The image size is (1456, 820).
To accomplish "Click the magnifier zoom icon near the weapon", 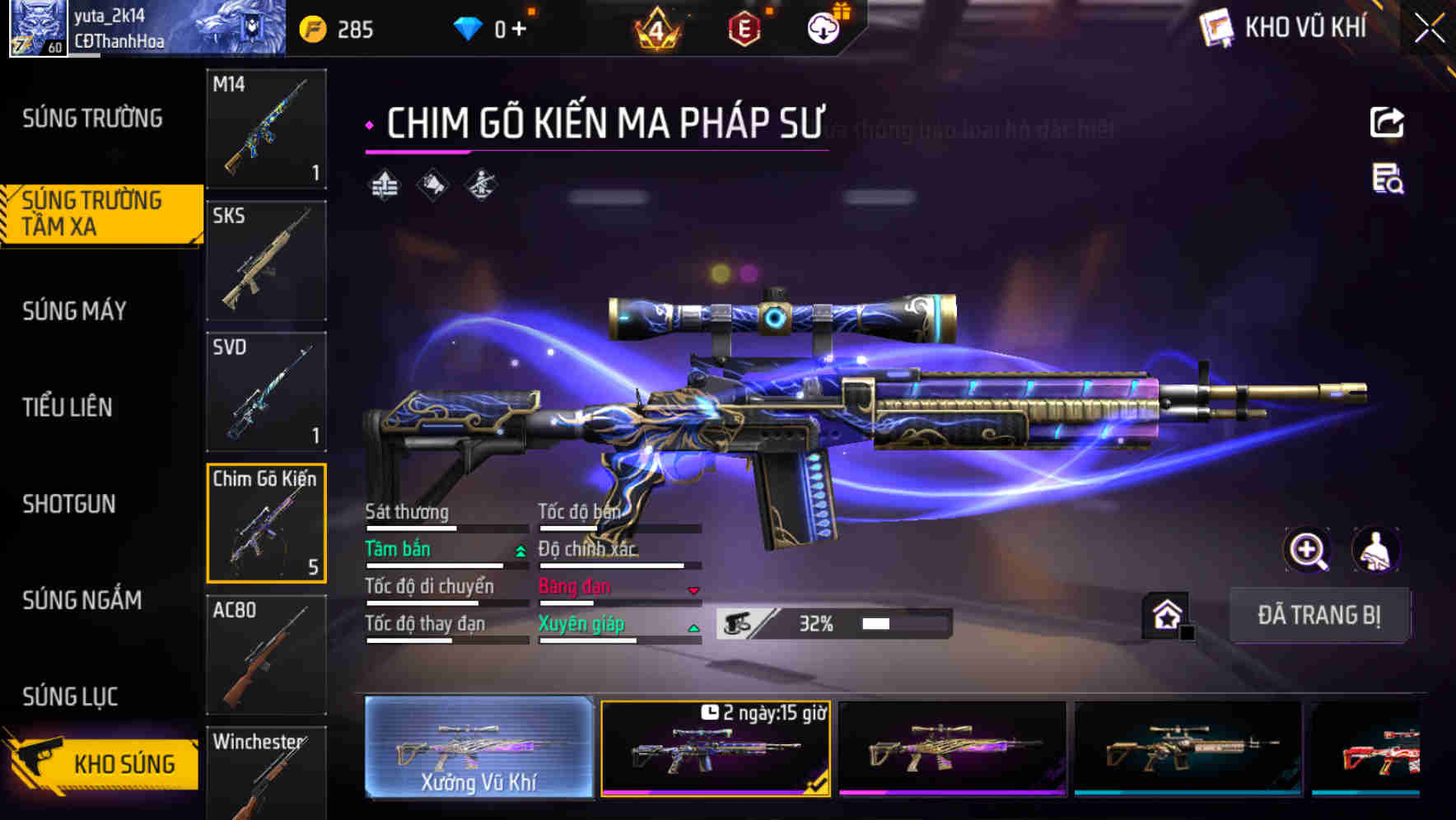I will [1308, 550].
